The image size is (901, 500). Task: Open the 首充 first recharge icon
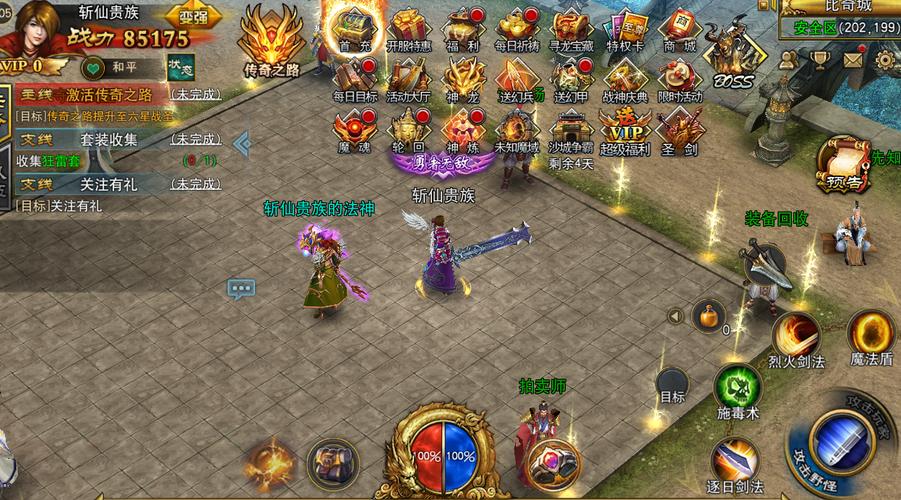tap(352, 28)
